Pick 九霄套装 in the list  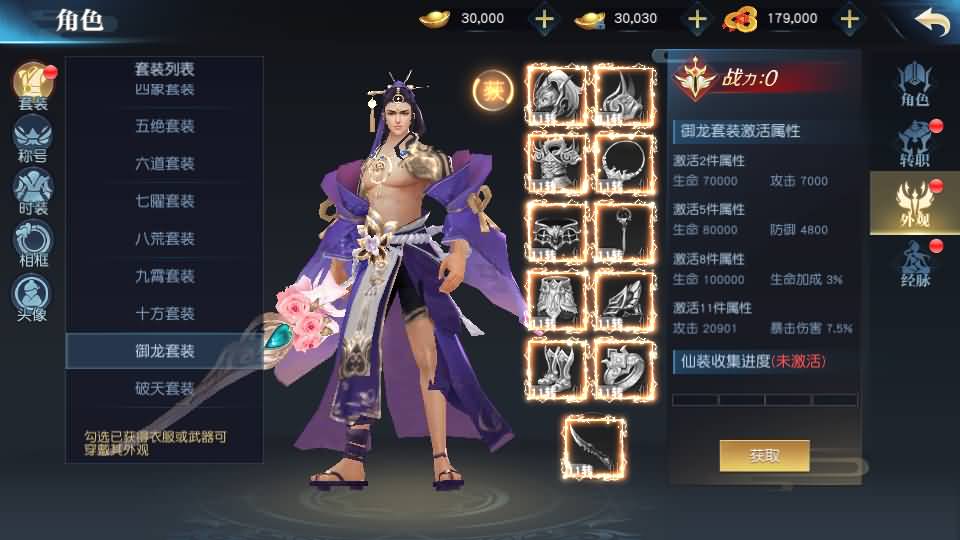pos(165,276)
